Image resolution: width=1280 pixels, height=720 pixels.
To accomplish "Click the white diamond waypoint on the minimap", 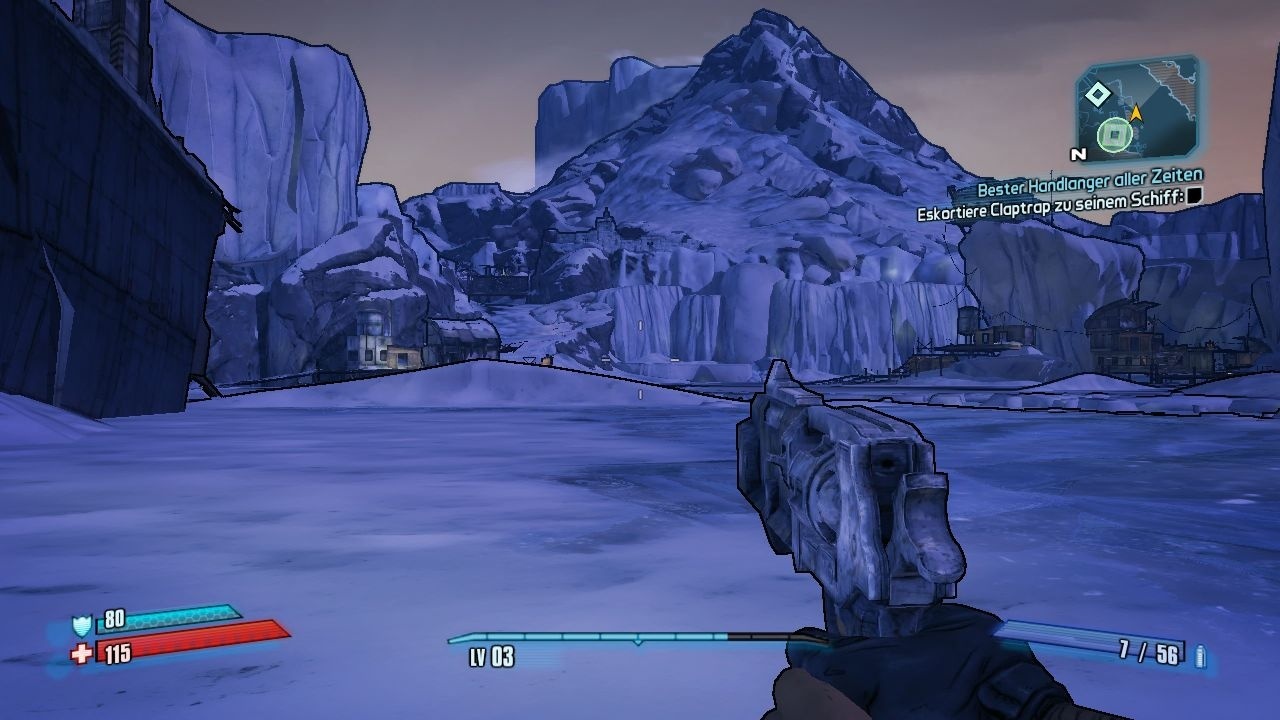I will click(x=1098, y=93).
